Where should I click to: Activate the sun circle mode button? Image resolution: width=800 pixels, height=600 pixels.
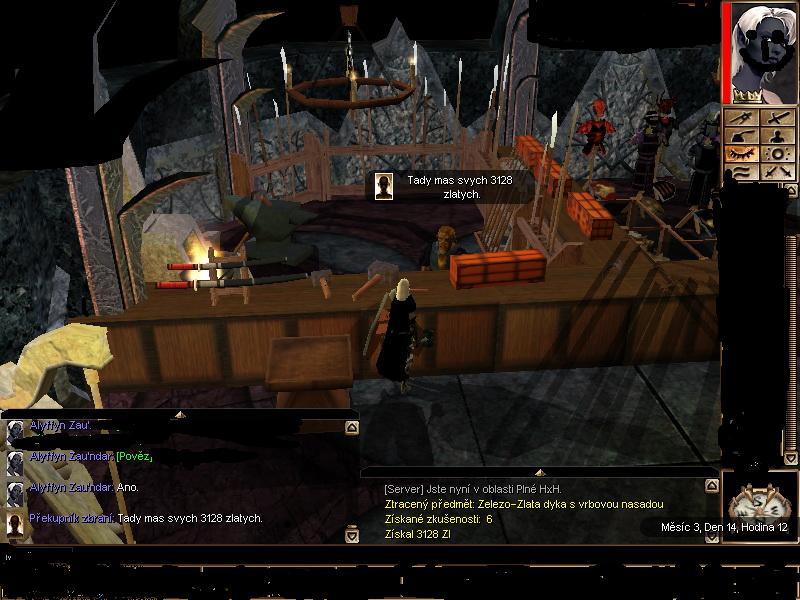click(x=777, y=154)
